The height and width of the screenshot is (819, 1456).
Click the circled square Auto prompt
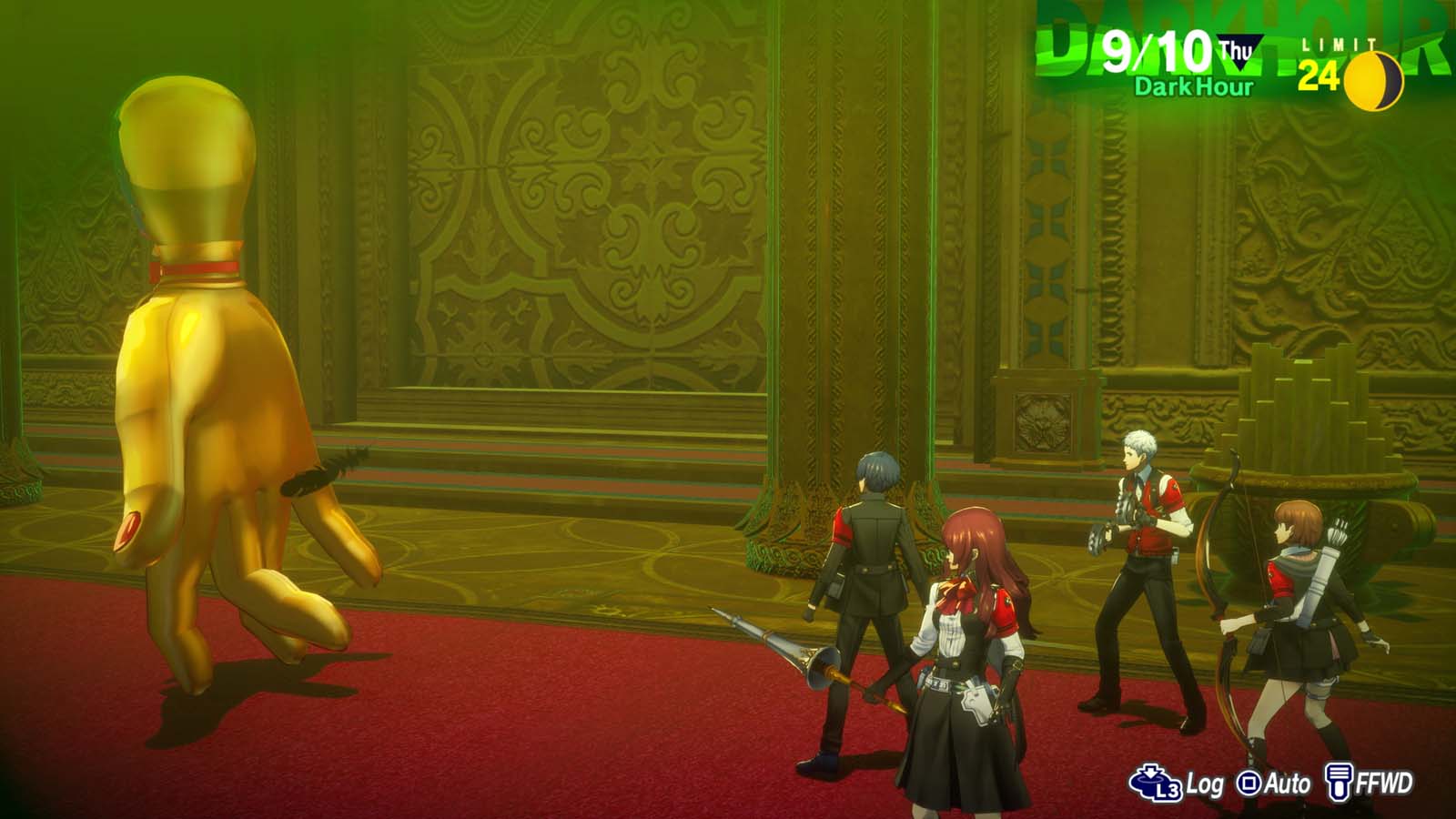tap(1247, 781)
